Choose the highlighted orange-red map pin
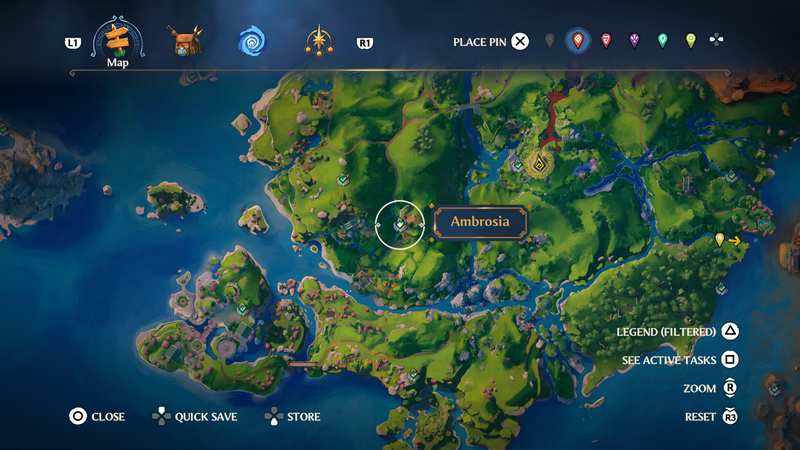800x450 pixels. coord(577,41)
